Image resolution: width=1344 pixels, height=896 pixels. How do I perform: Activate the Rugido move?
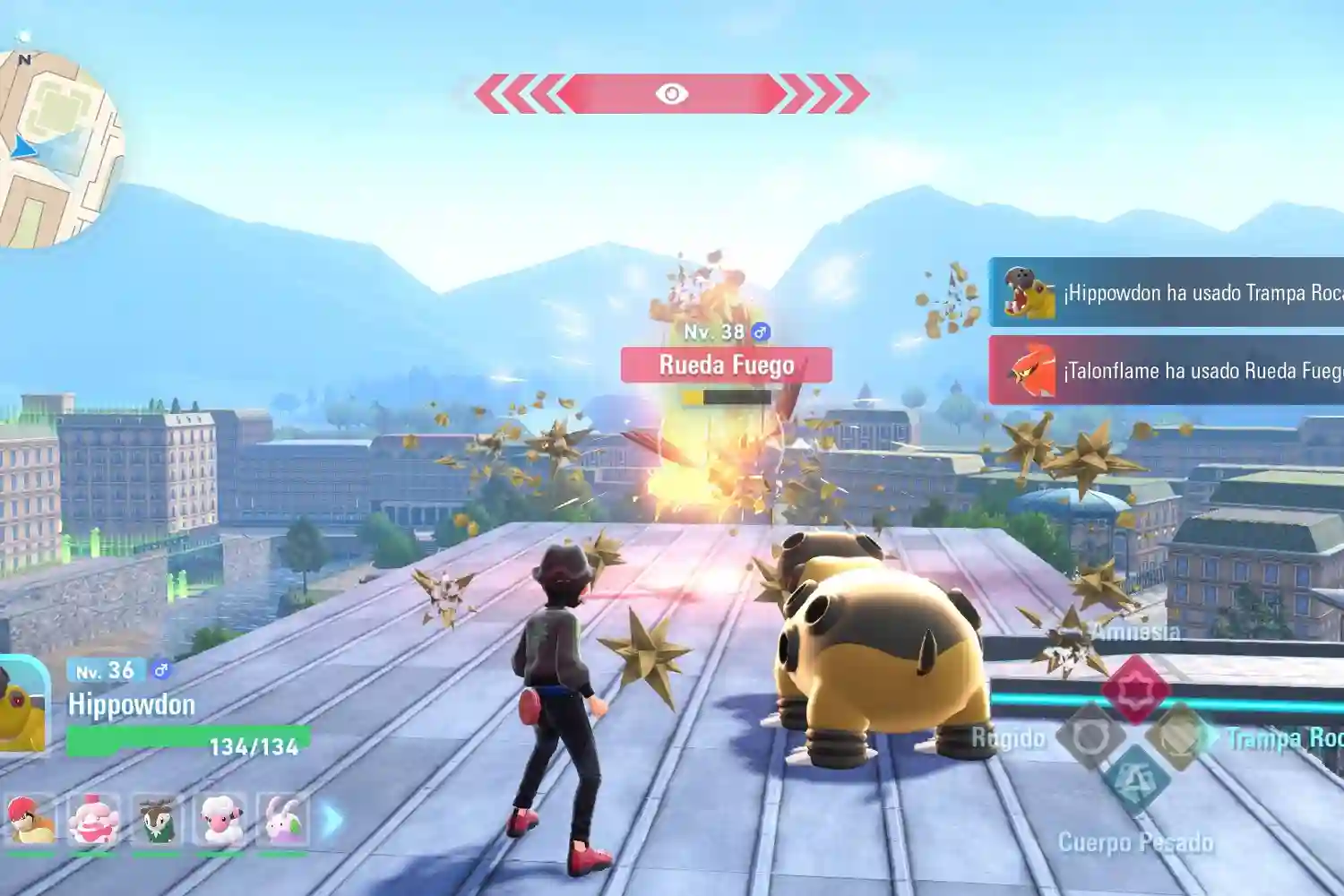click(x=1090, y=737)
